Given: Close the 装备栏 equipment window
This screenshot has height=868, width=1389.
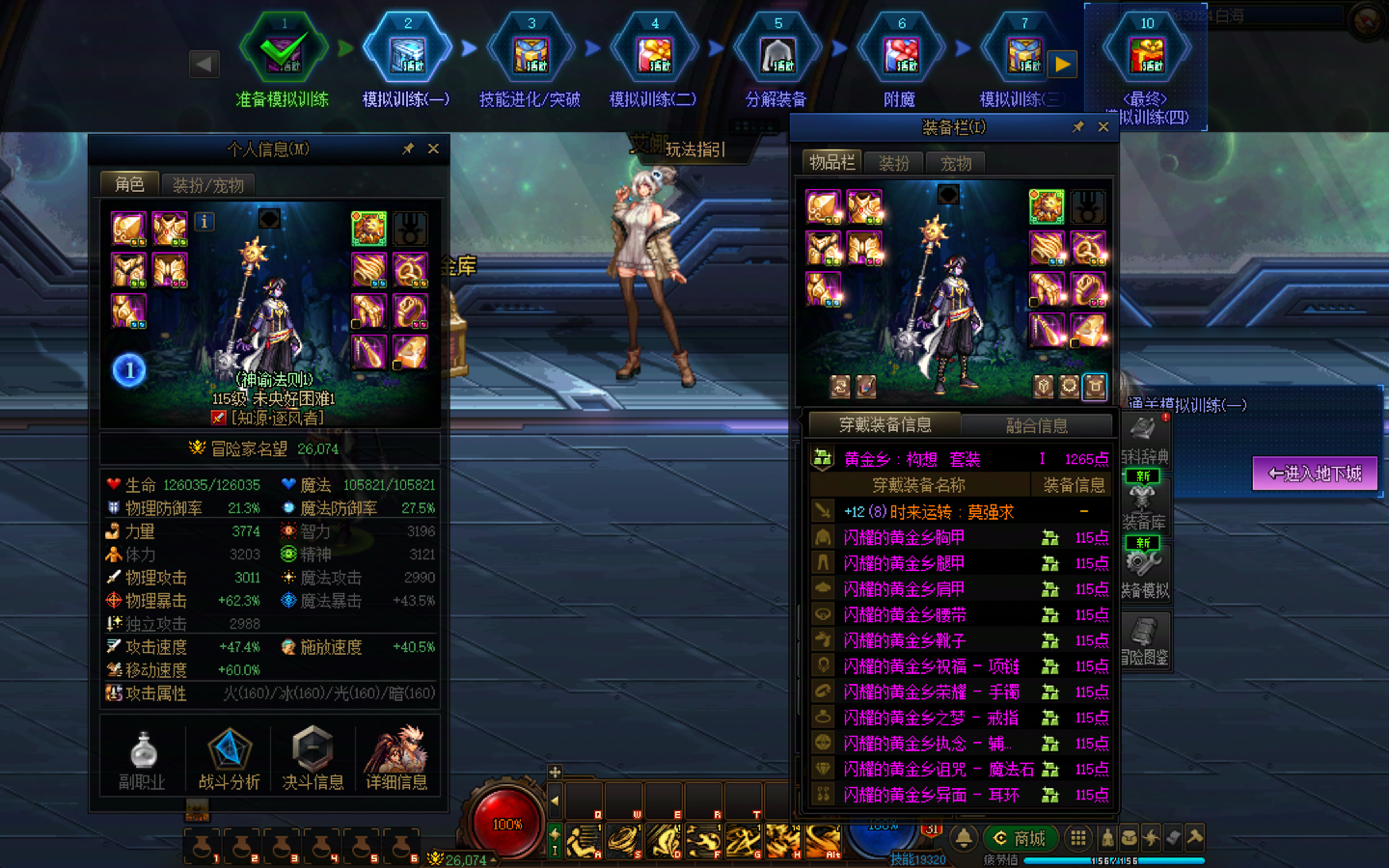Looking at the screenshot, I should tap(1103, 127).
